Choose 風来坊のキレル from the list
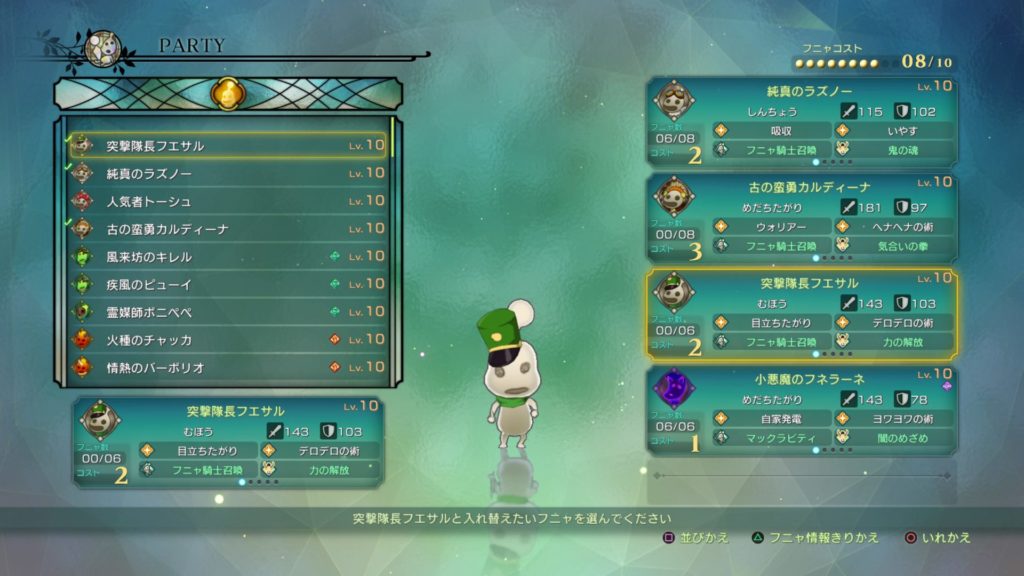 point(230,257)
